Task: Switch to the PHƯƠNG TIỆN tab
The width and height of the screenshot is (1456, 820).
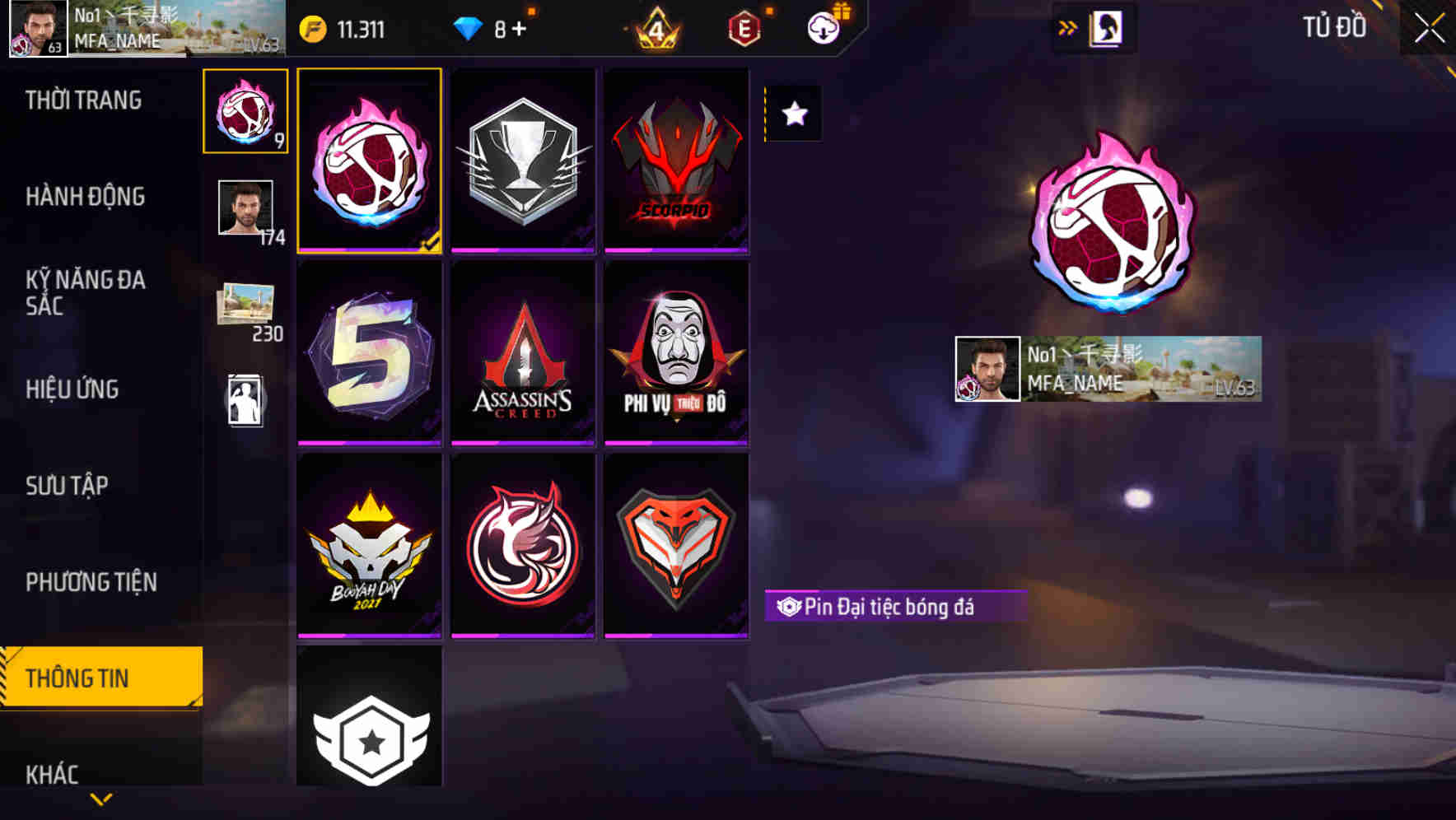Action: (91, 582)
